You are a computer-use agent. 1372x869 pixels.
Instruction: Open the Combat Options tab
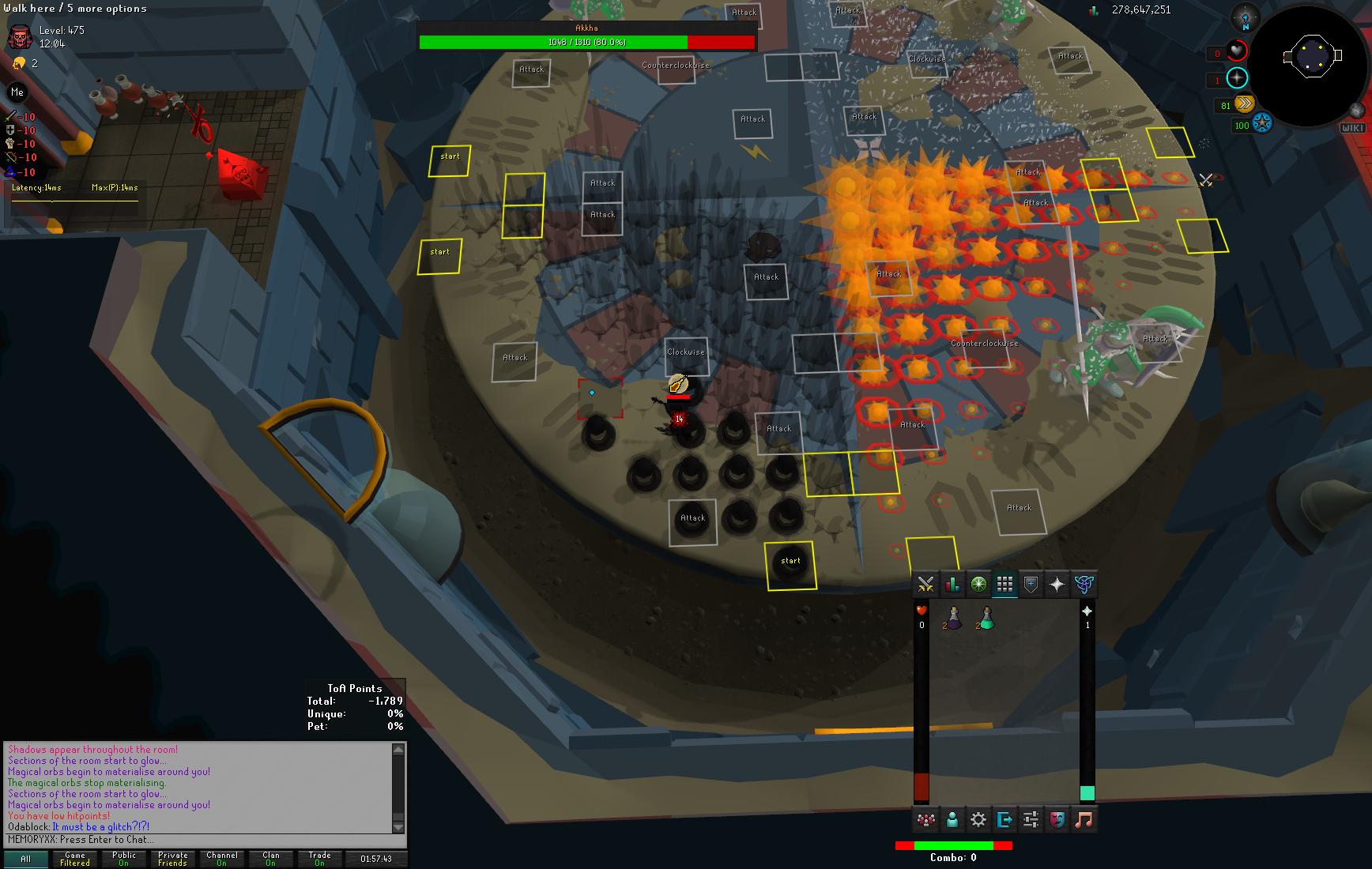925,585
